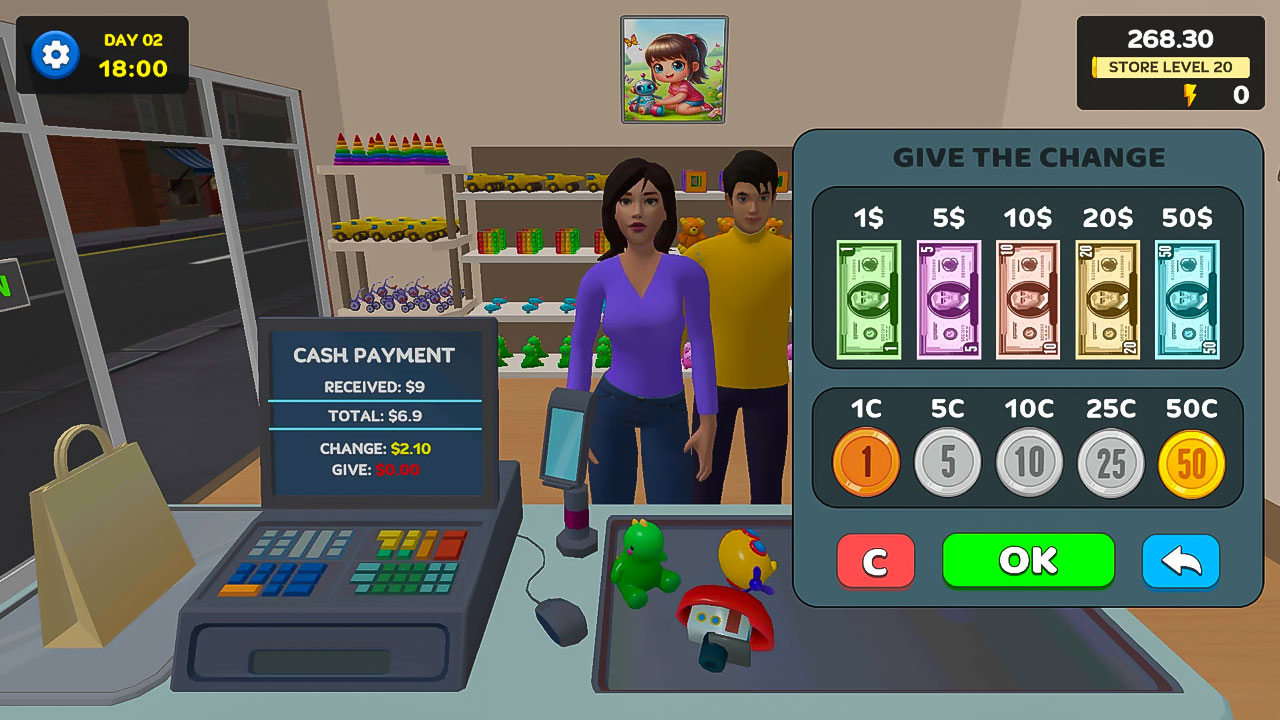Open the settings gear
Screen dimensions: 1280x720
53,55
